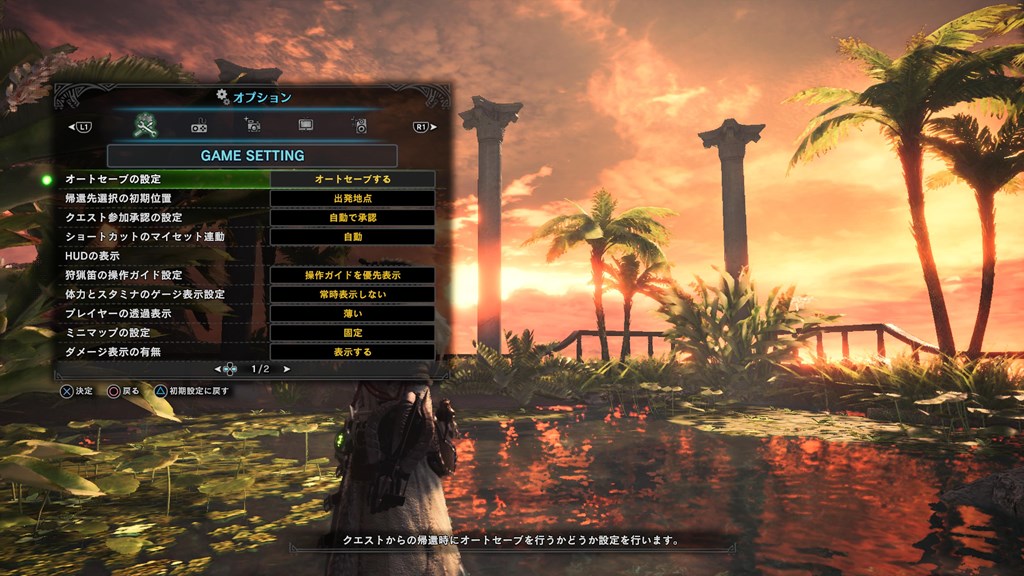Change the ミニマップの設定 value 固定
The image size is (1024, 576).
pos(353,332)
